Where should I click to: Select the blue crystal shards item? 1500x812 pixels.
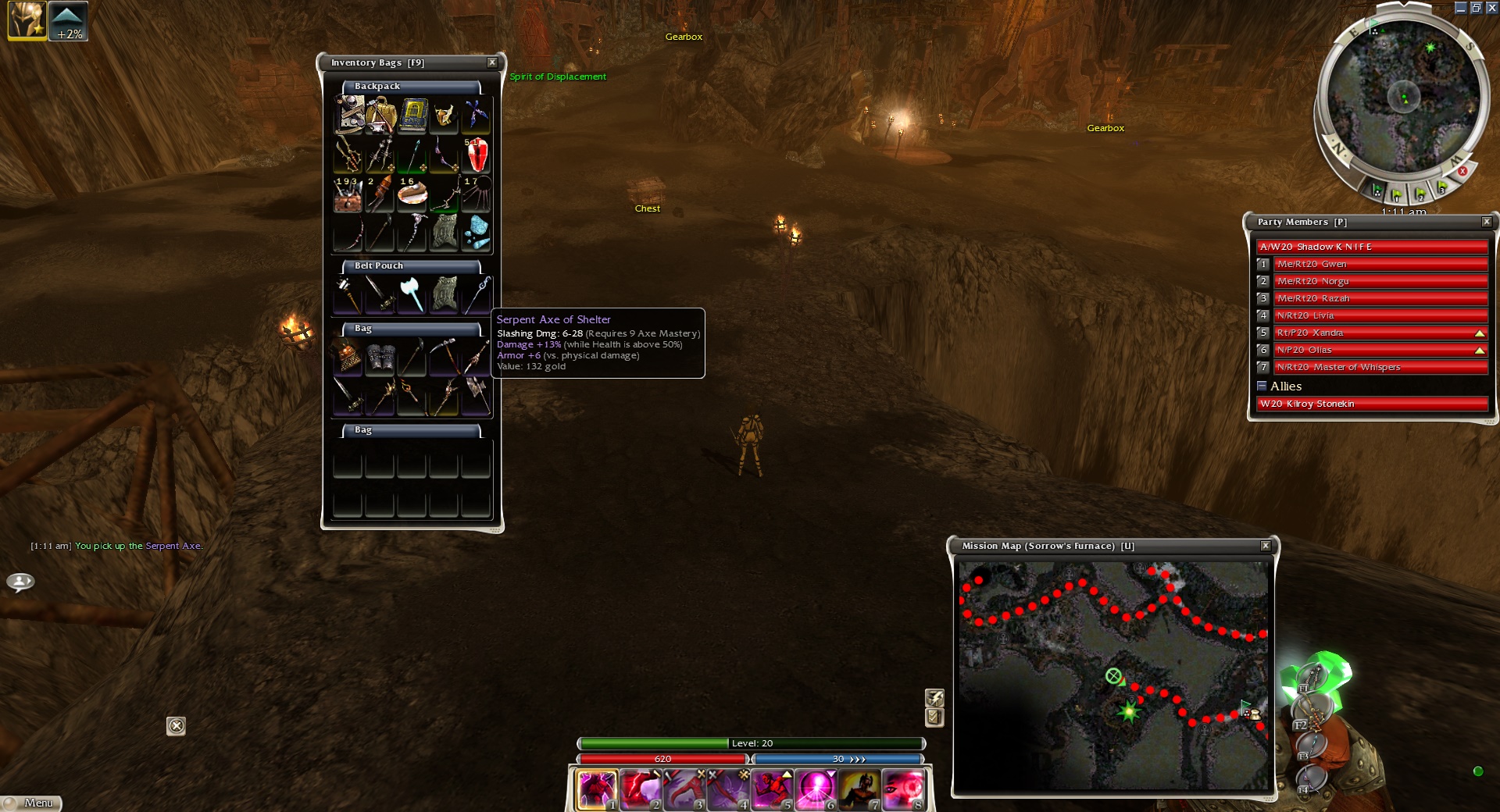pyautogui.click(x=477, y=233)
